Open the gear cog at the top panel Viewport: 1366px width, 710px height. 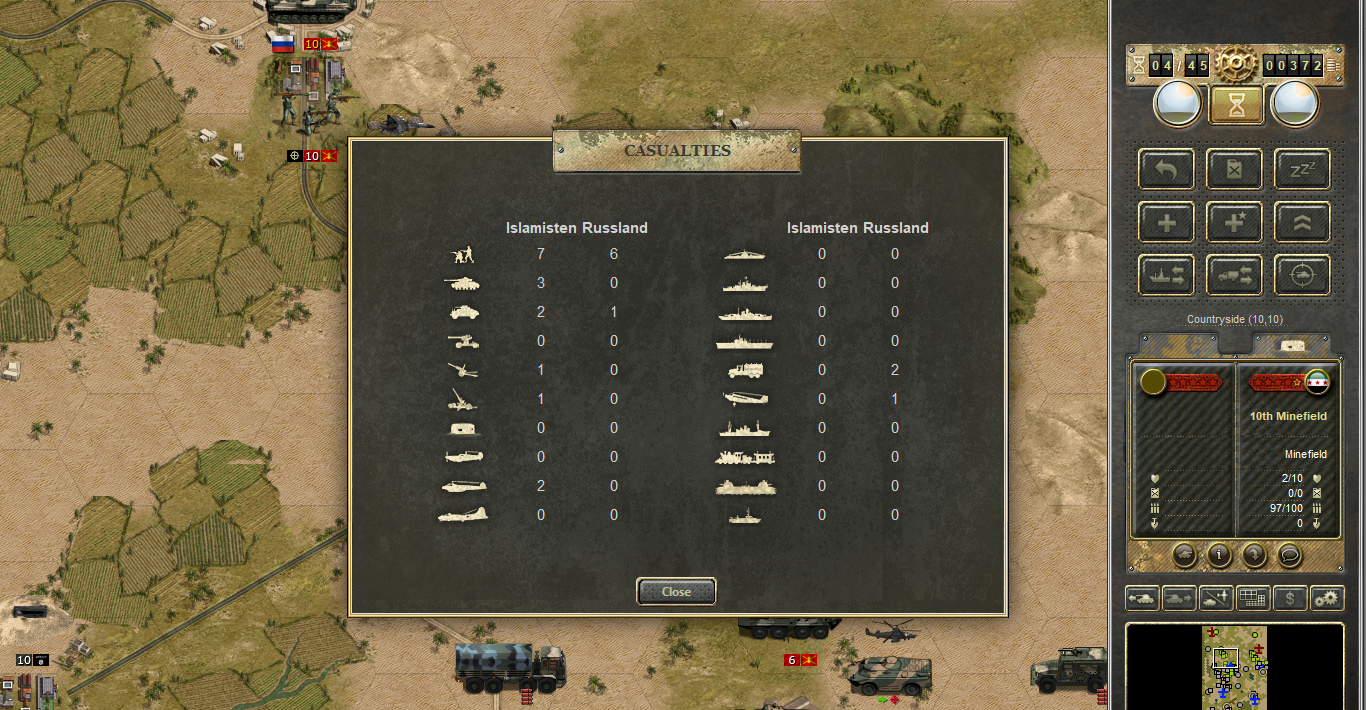pos(1236,65)
